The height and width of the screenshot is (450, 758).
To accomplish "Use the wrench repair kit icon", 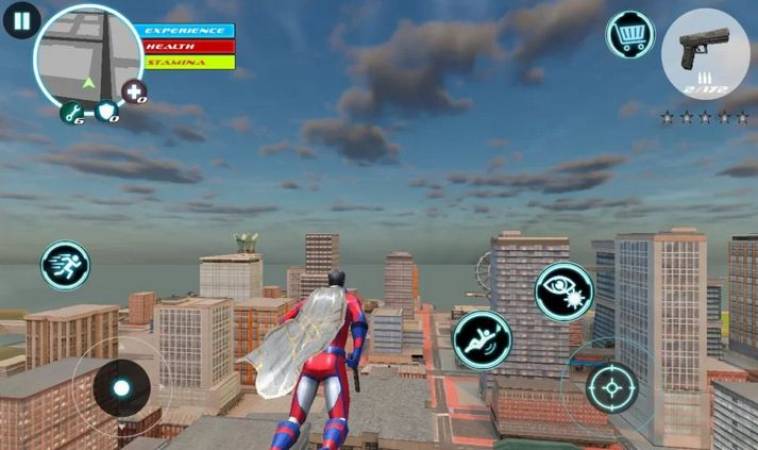I will [71, 113].
